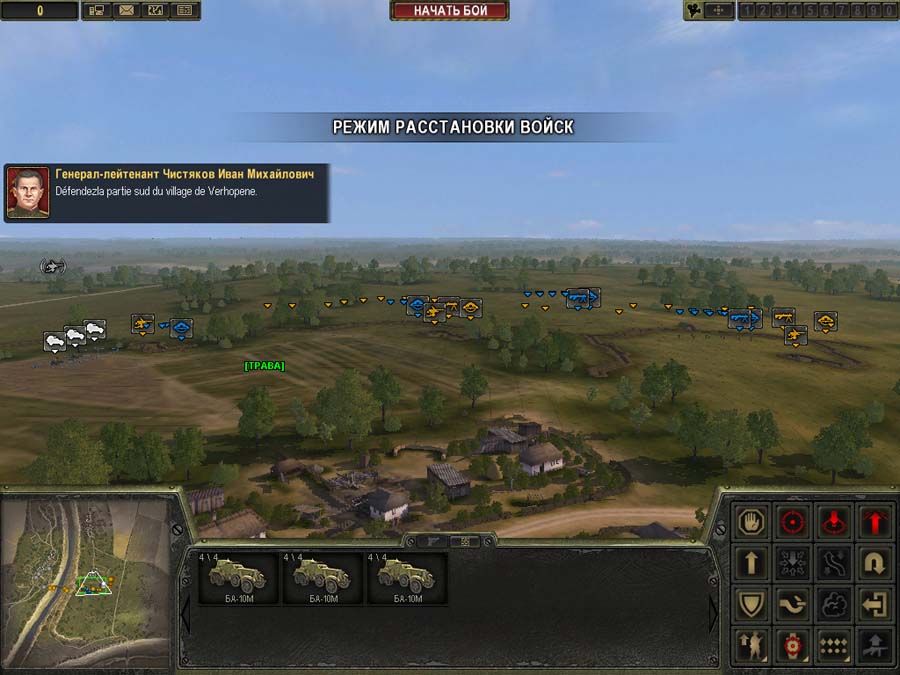The height and width of the screenshot is (675, 900).
Task: Activate the U-turn arrow command
Action: [875, 563]
